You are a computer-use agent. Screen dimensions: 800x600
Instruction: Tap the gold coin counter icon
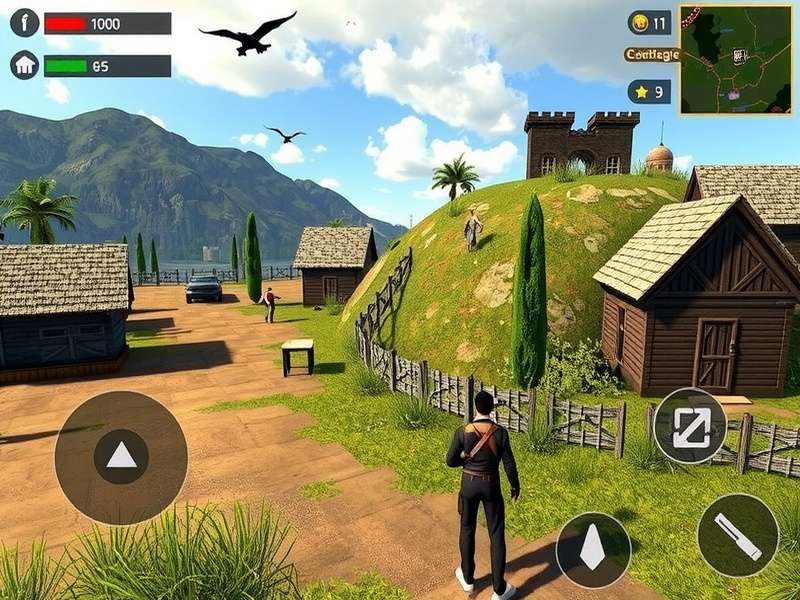coord(639,22)
